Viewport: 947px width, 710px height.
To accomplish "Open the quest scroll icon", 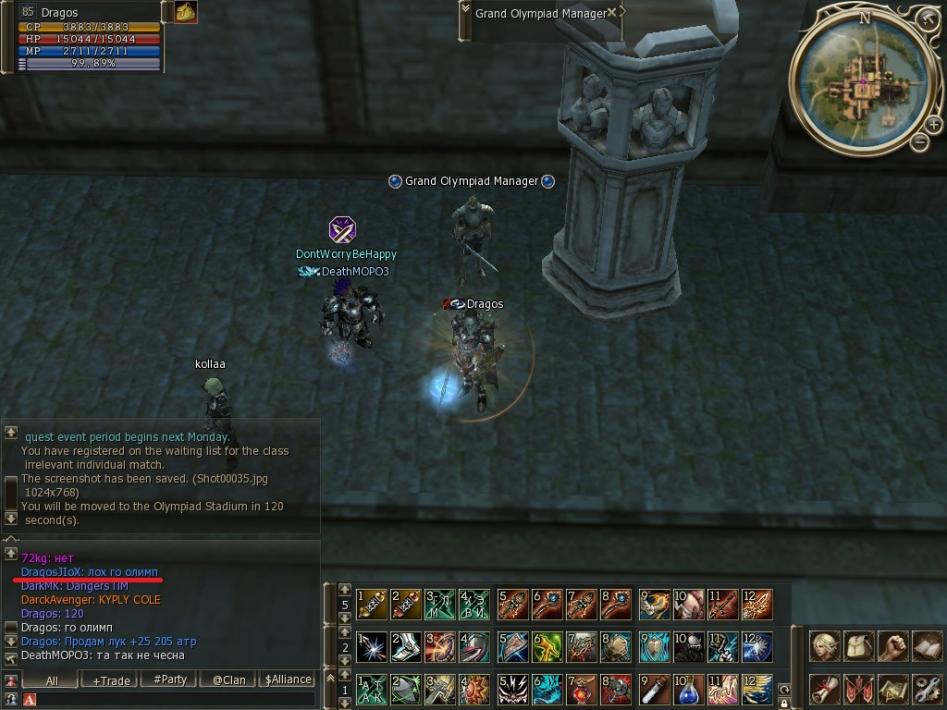I will tap(825, 688).
